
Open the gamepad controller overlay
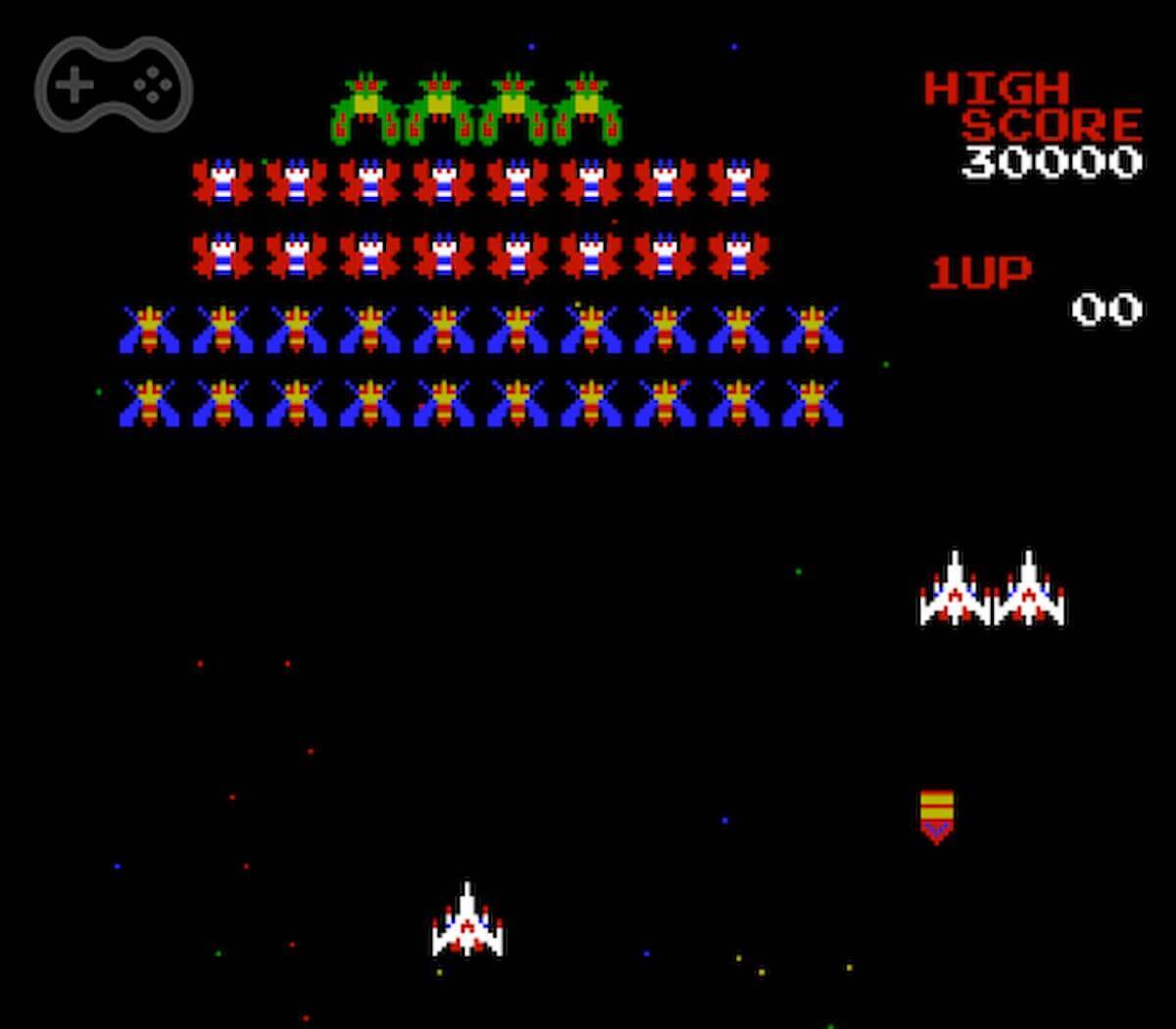click(x=114, y=85)
